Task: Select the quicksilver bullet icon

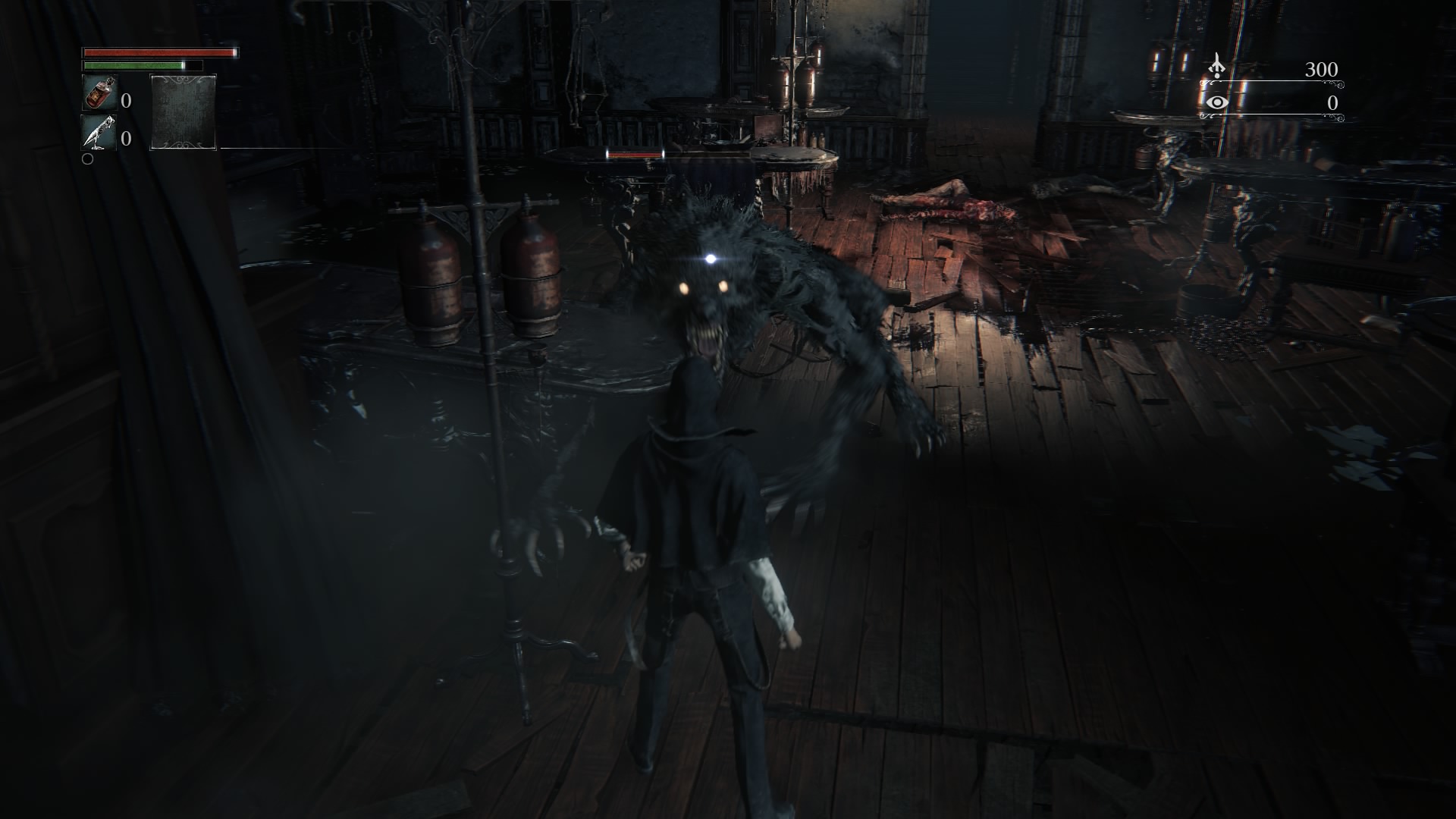Action: tap(99, 133)
